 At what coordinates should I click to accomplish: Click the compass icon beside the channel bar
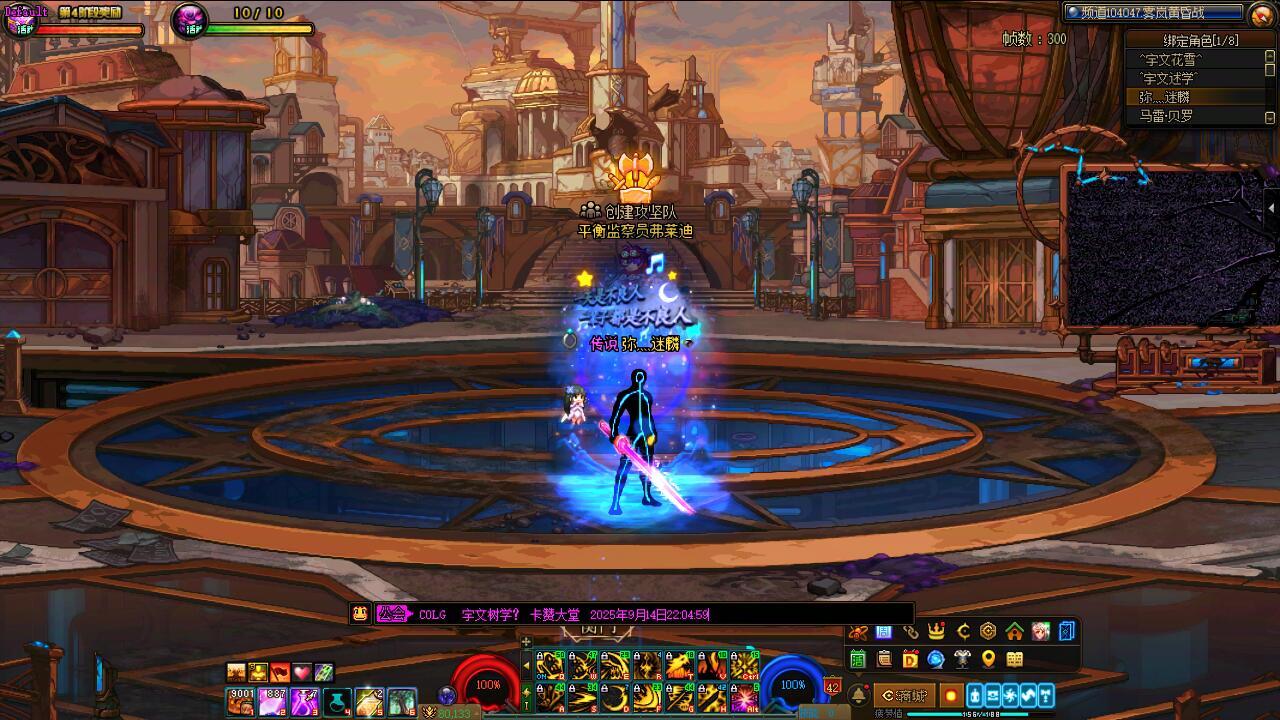[1261, 13]
